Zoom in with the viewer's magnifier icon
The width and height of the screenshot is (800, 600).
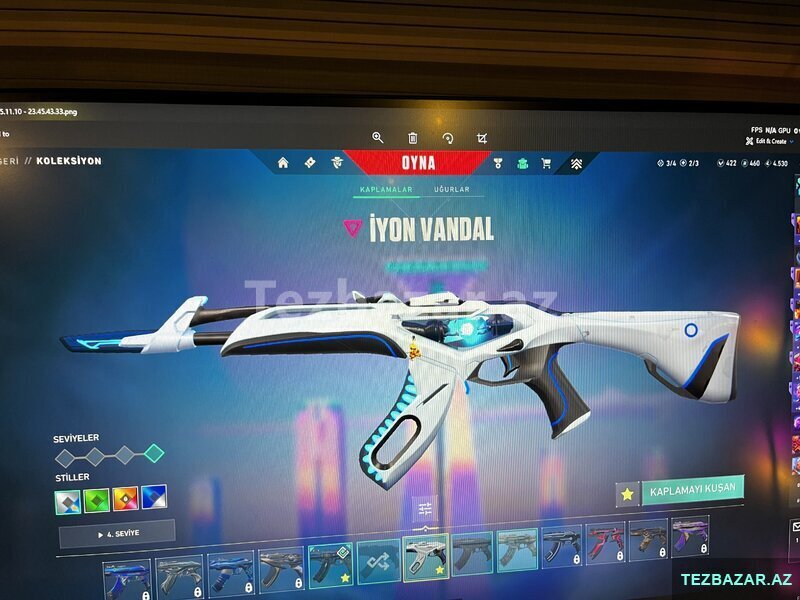pos(378,138)
